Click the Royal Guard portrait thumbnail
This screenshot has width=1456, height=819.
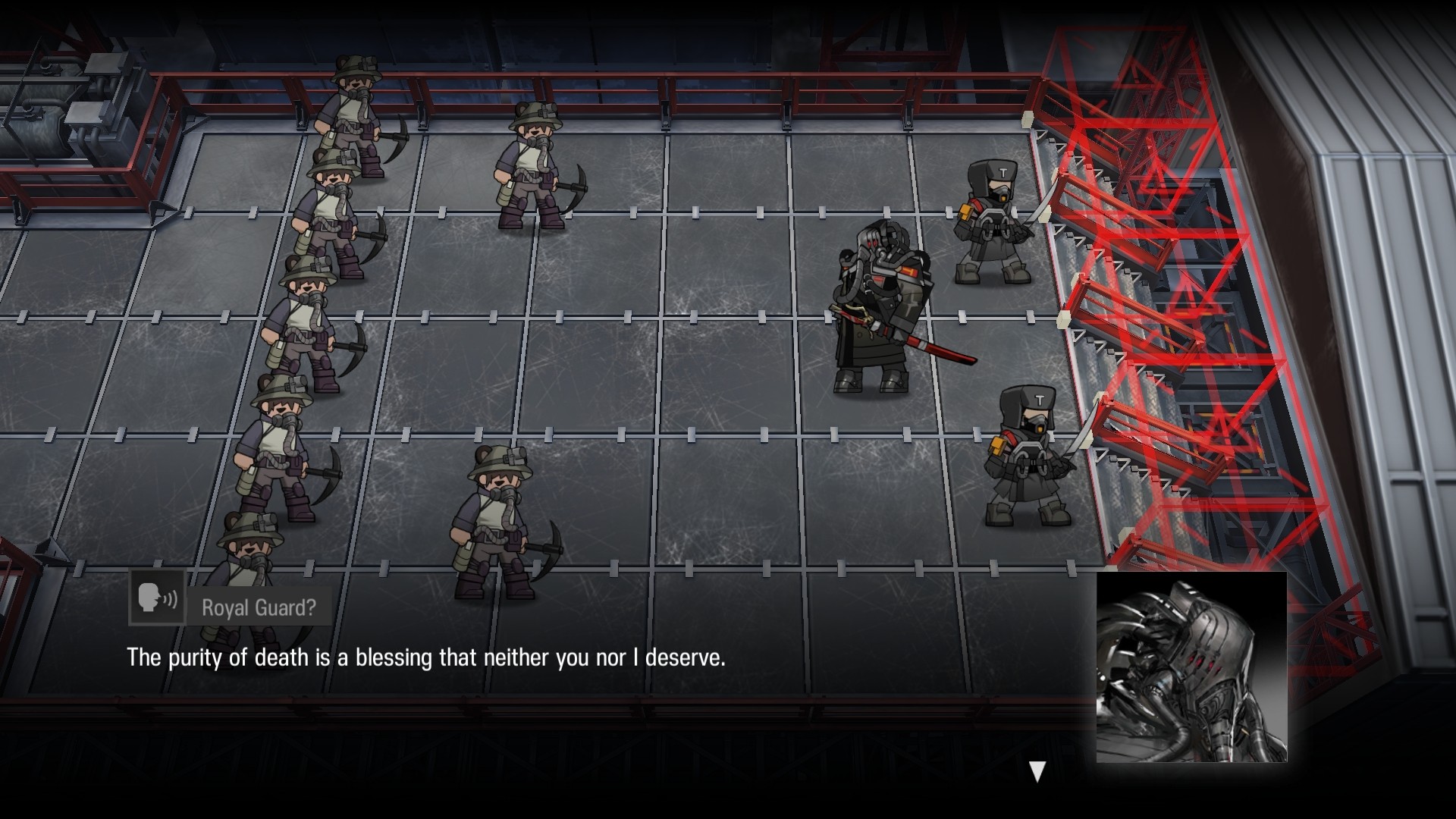click(x=1191, y=667)
